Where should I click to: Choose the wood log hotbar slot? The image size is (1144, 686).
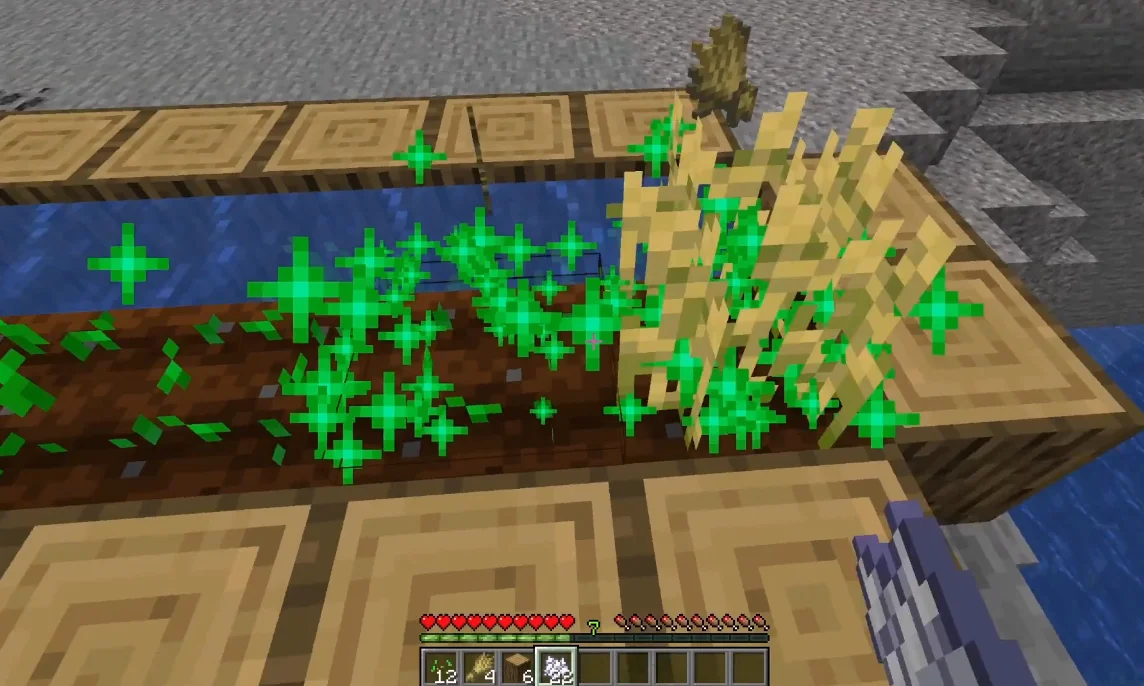pos(517,667)
